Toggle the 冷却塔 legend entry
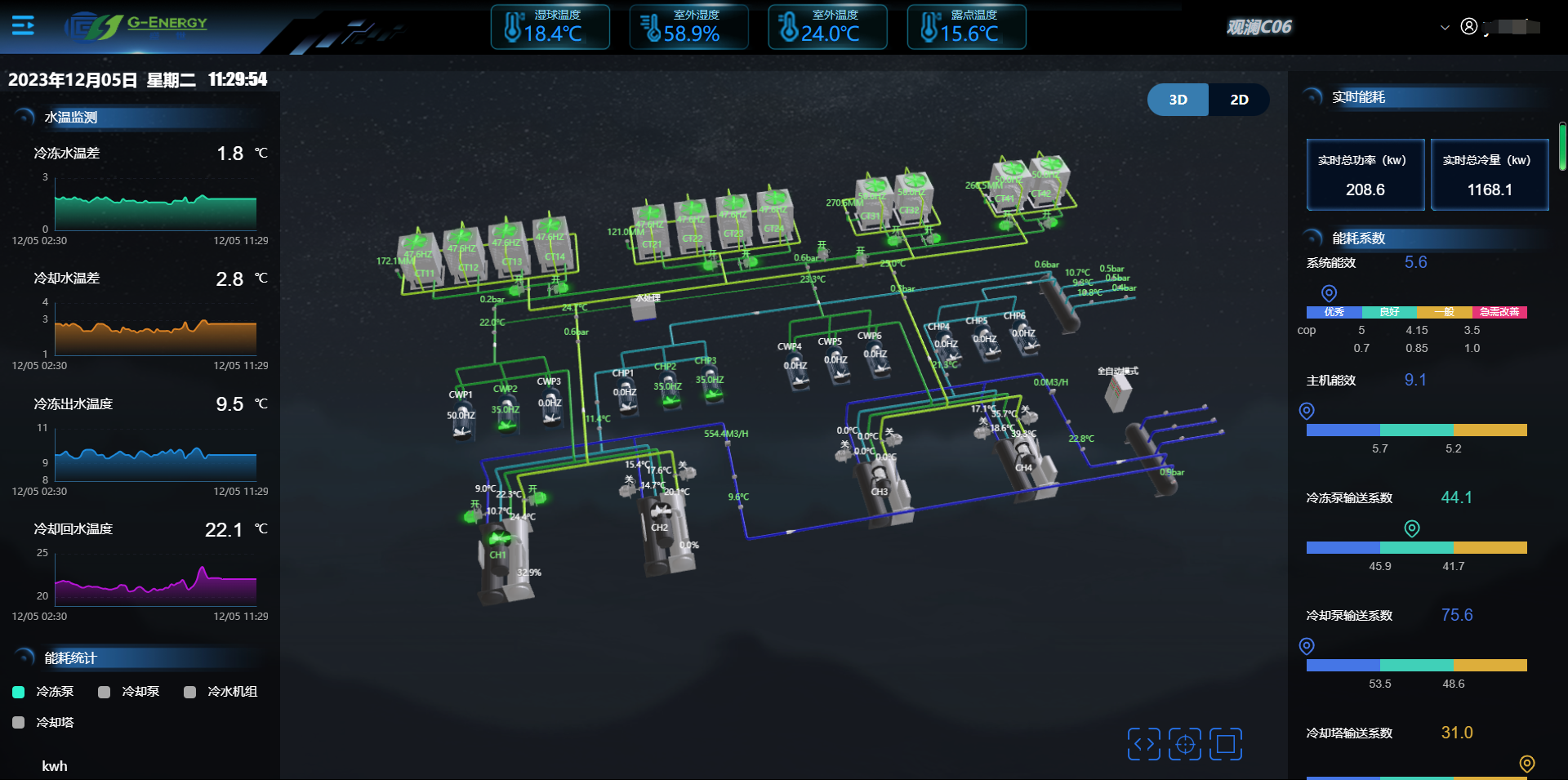Image resolution: width=1568 pixels, height=780 pixels. 44,723
